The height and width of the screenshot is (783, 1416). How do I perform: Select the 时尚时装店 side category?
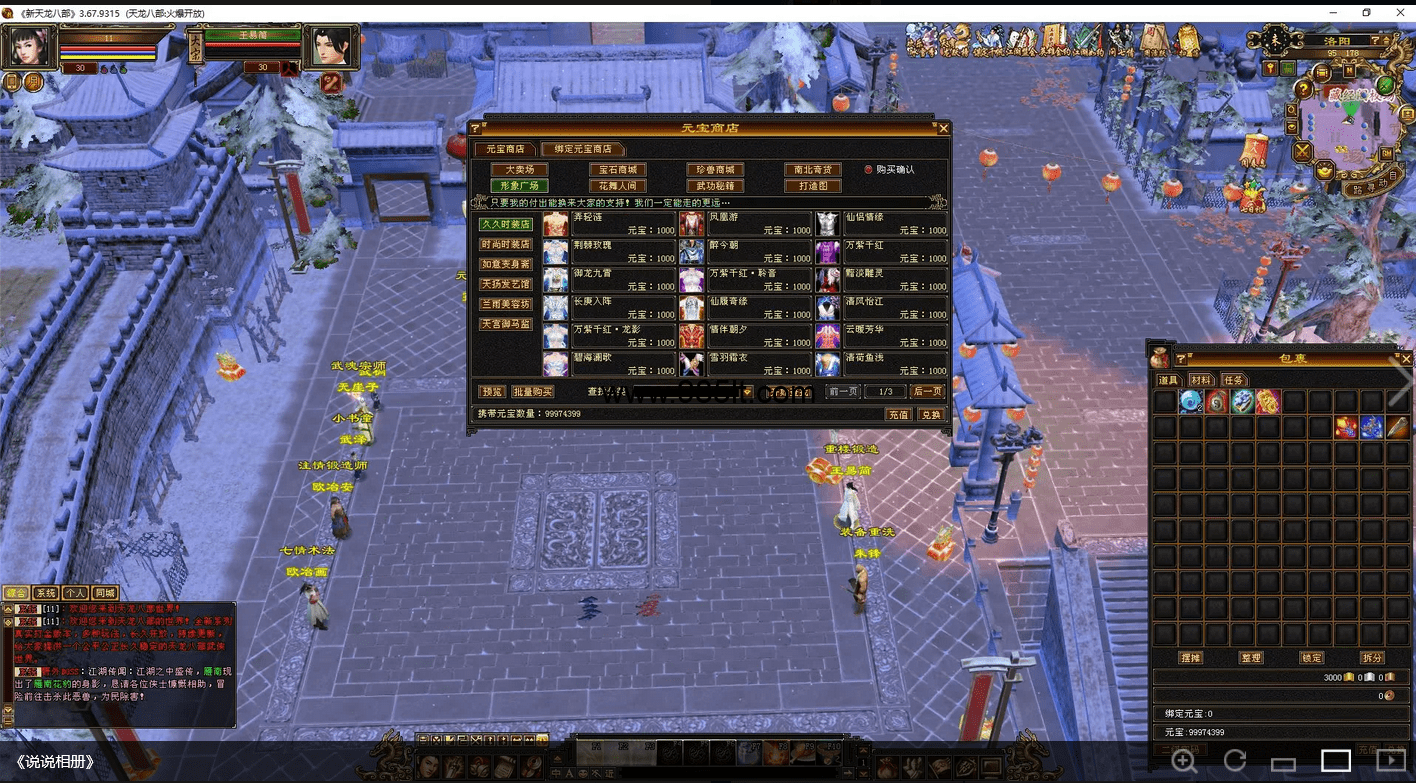(x=505, y=244)
